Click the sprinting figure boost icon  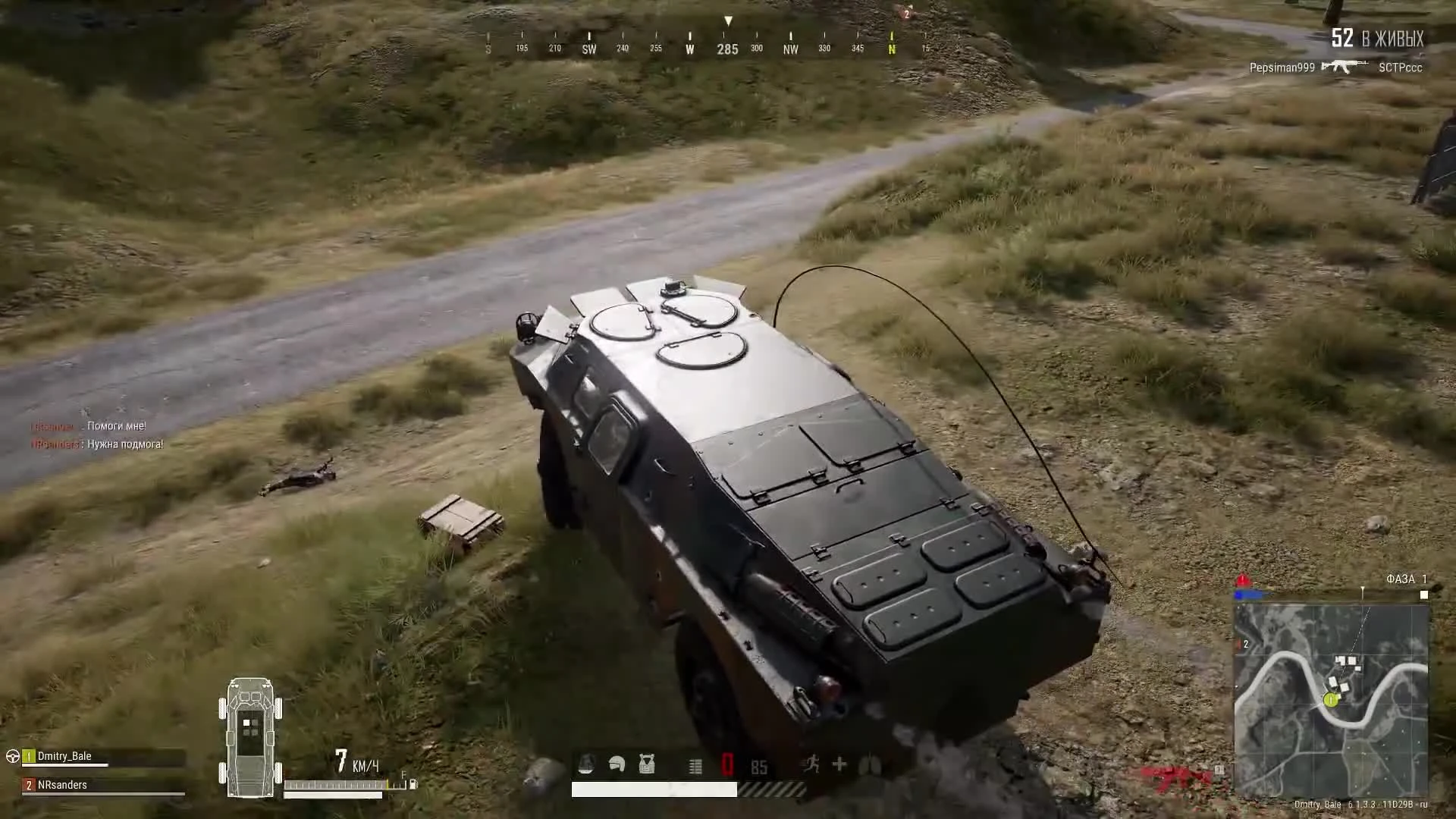click(x=812, y=765)
